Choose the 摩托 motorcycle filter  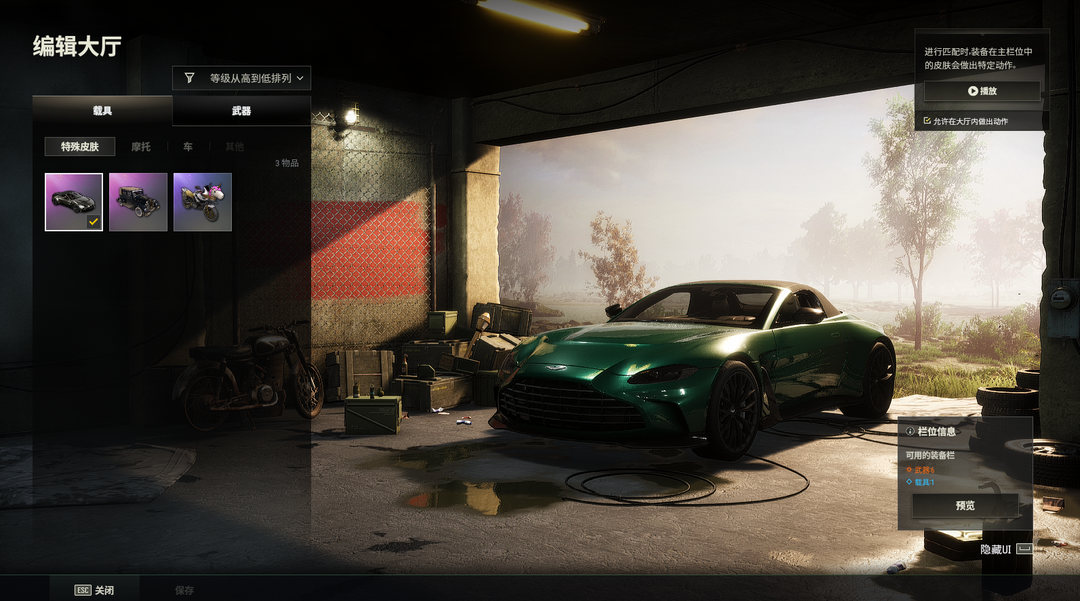click(x=141, y=147)
